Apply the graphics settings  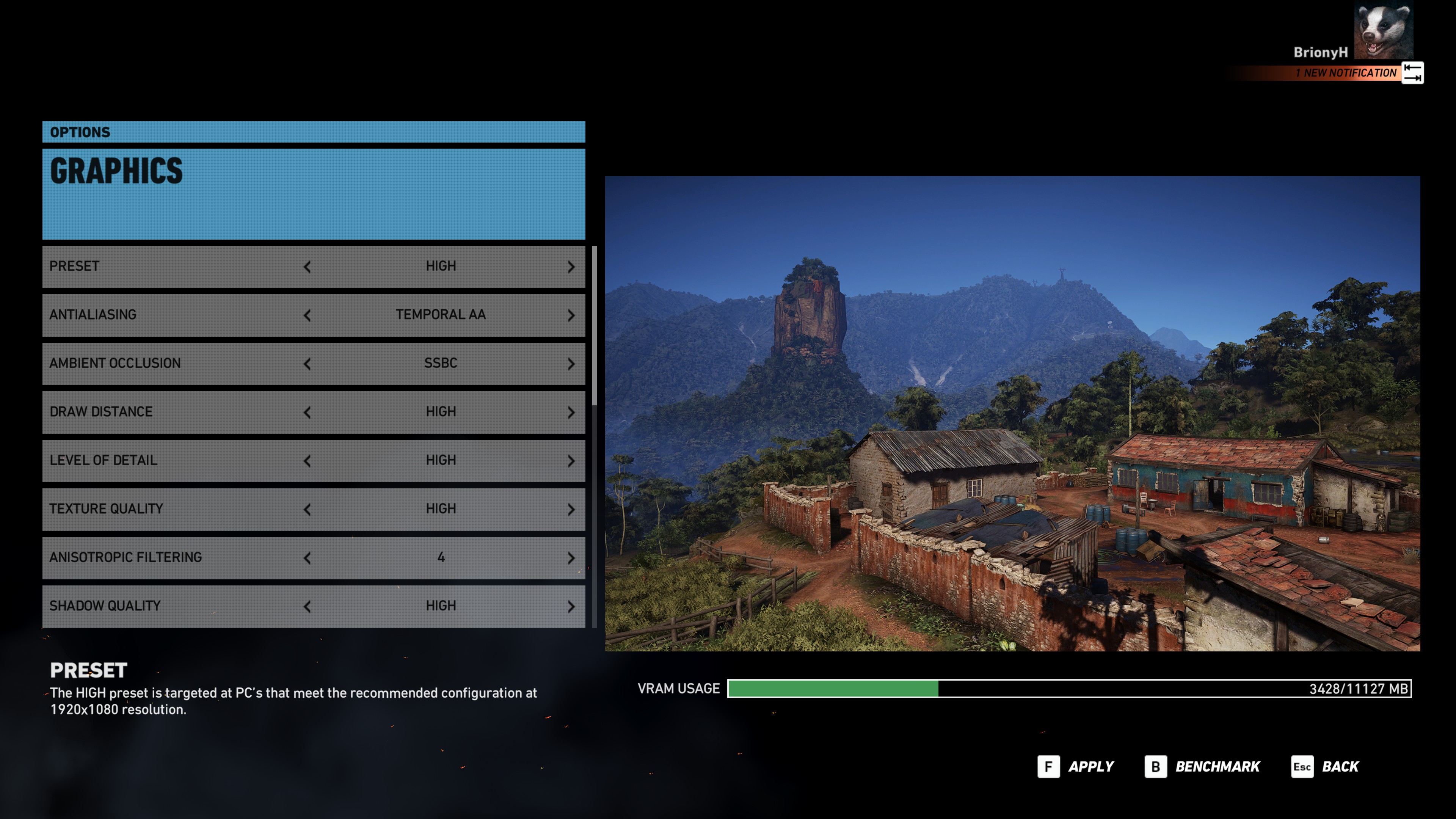pyautogui.click(x=1076, y=767)
